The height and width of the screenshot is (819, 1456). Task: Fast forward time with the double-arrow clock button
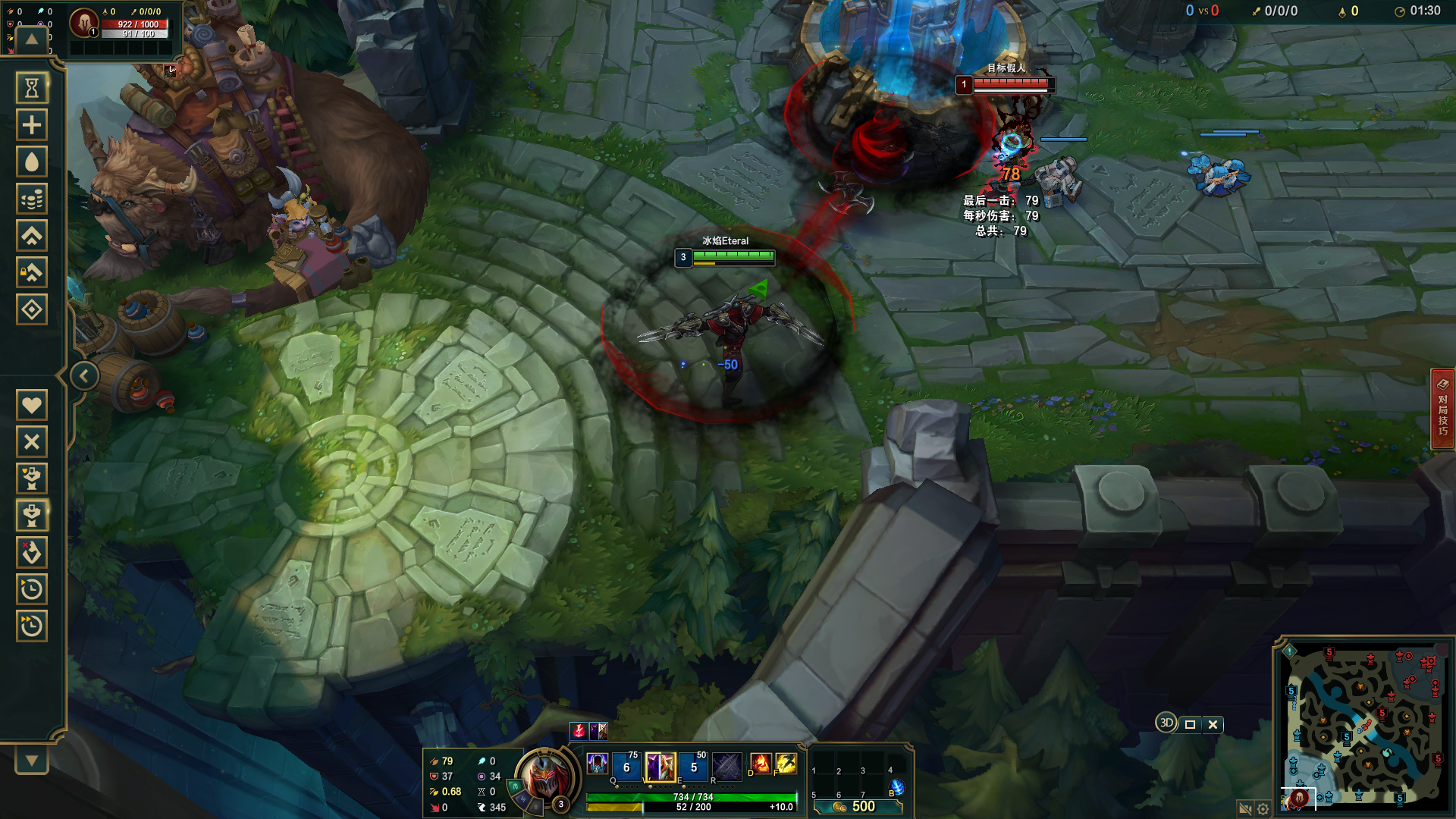click(32, 626)
